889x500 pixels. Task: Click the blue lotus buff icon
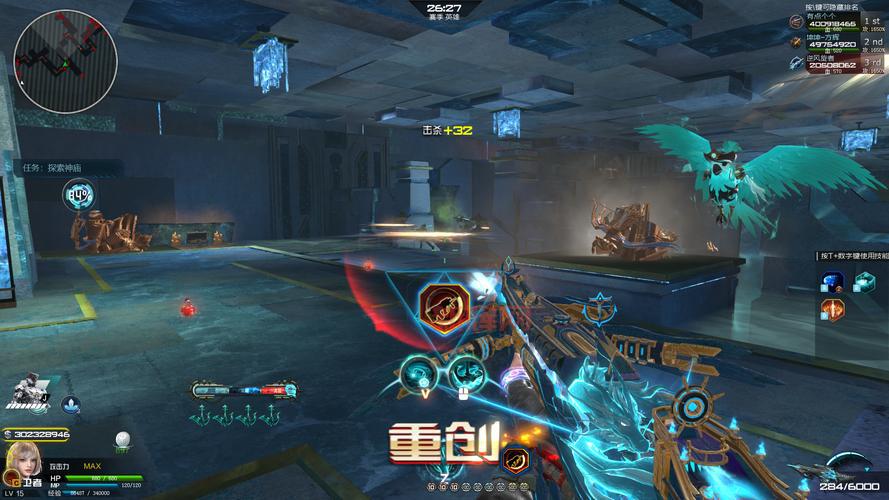pyautogui.click(x=72, y=405)
